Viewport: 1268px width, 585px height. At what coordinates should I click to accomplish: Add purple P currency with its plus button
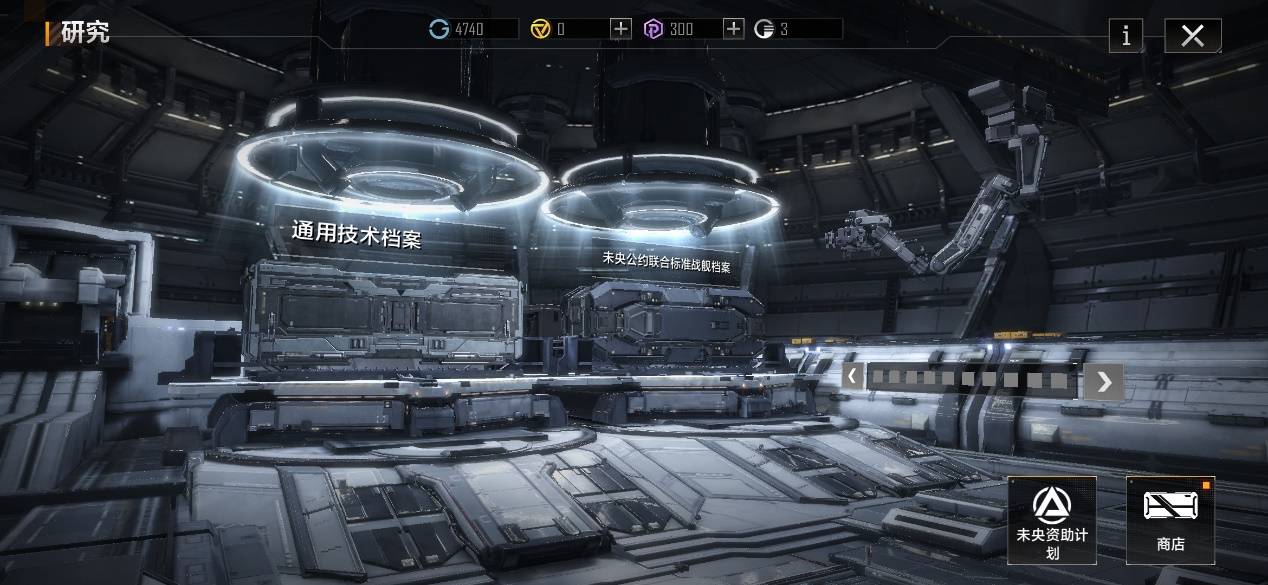pyautogui.click(x=733, y=29)
